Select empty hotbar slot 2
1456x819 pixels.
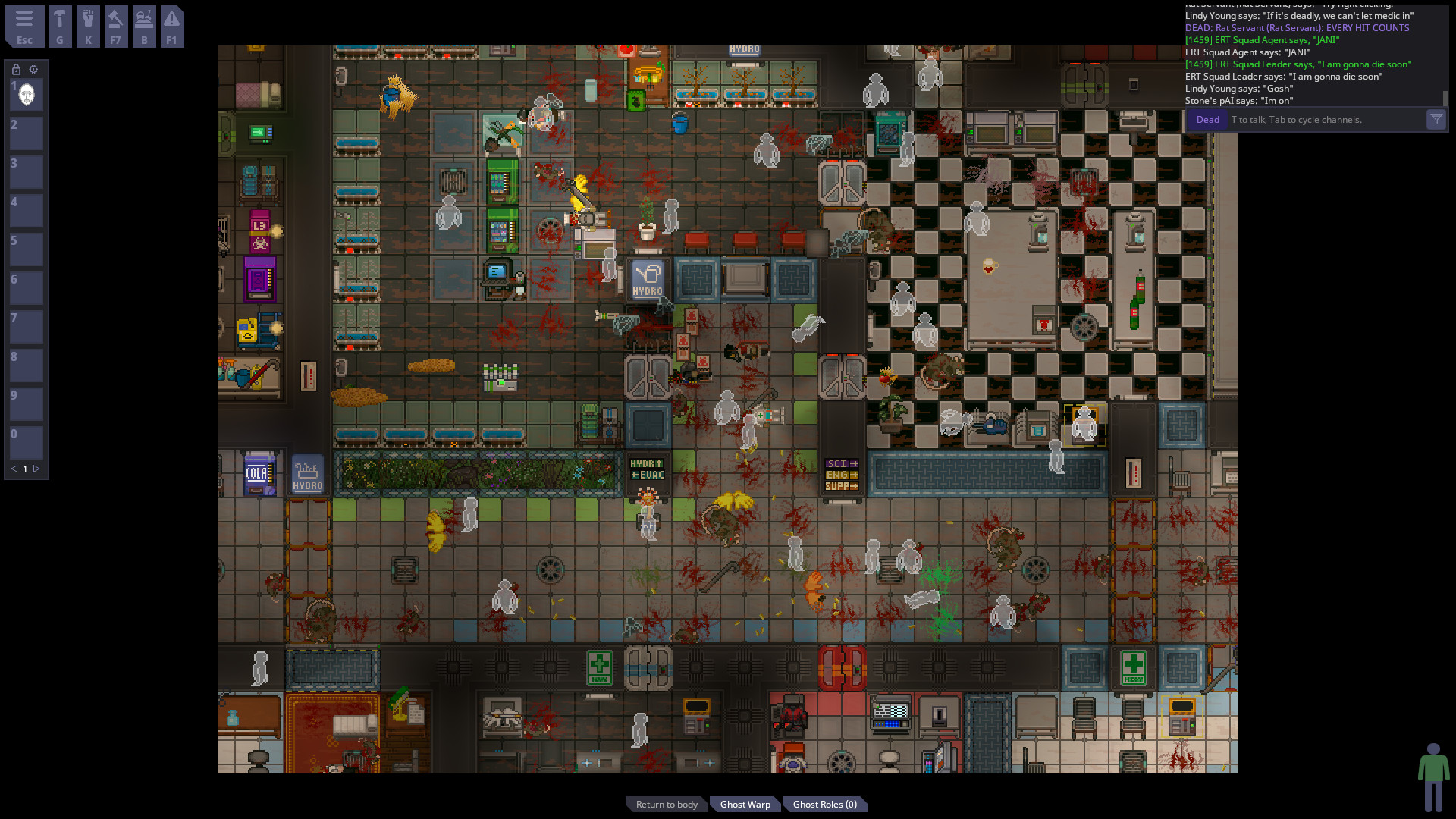coord(26,133)
